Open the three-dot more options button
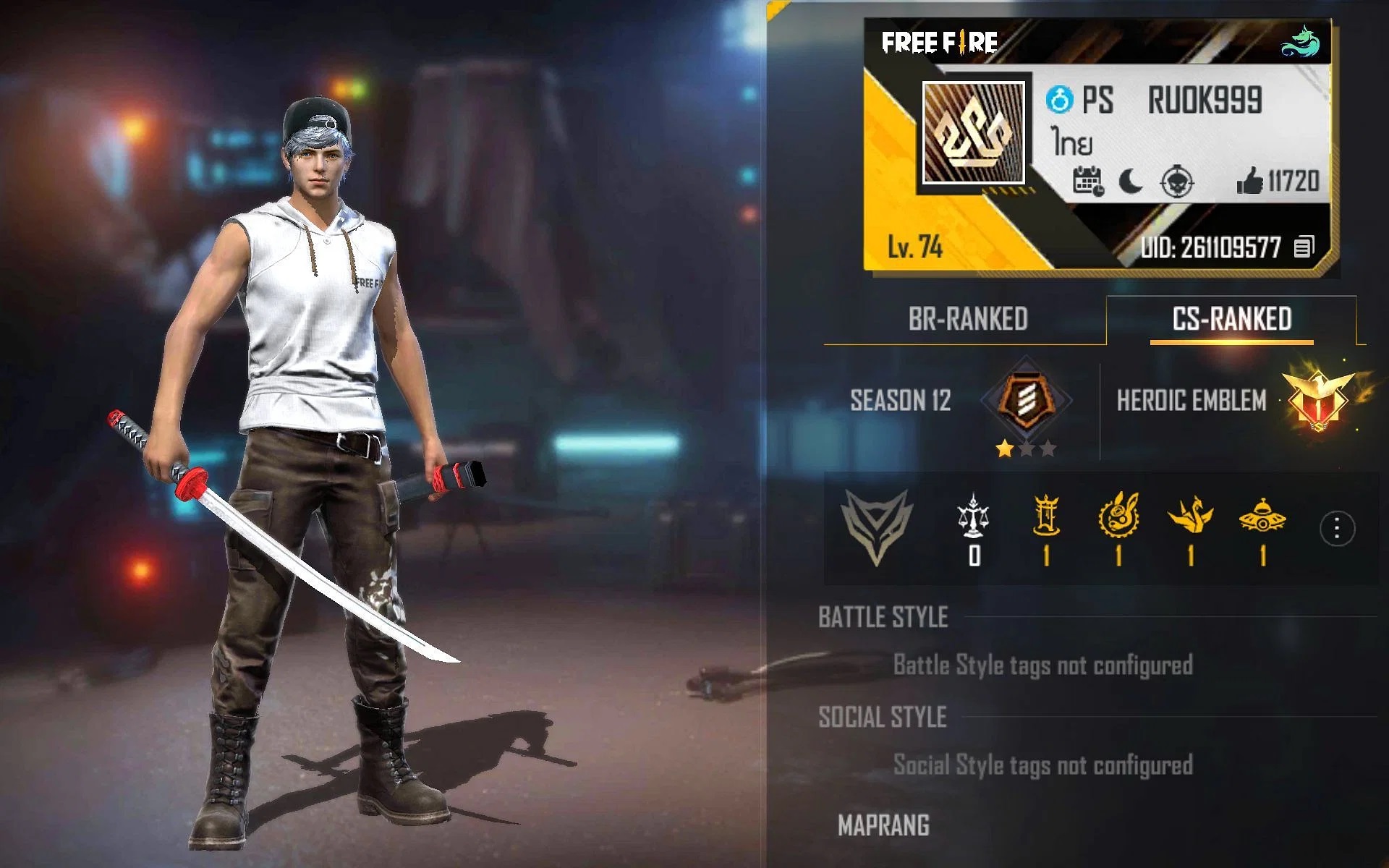1389x868 pixels. pos(1336,529)
